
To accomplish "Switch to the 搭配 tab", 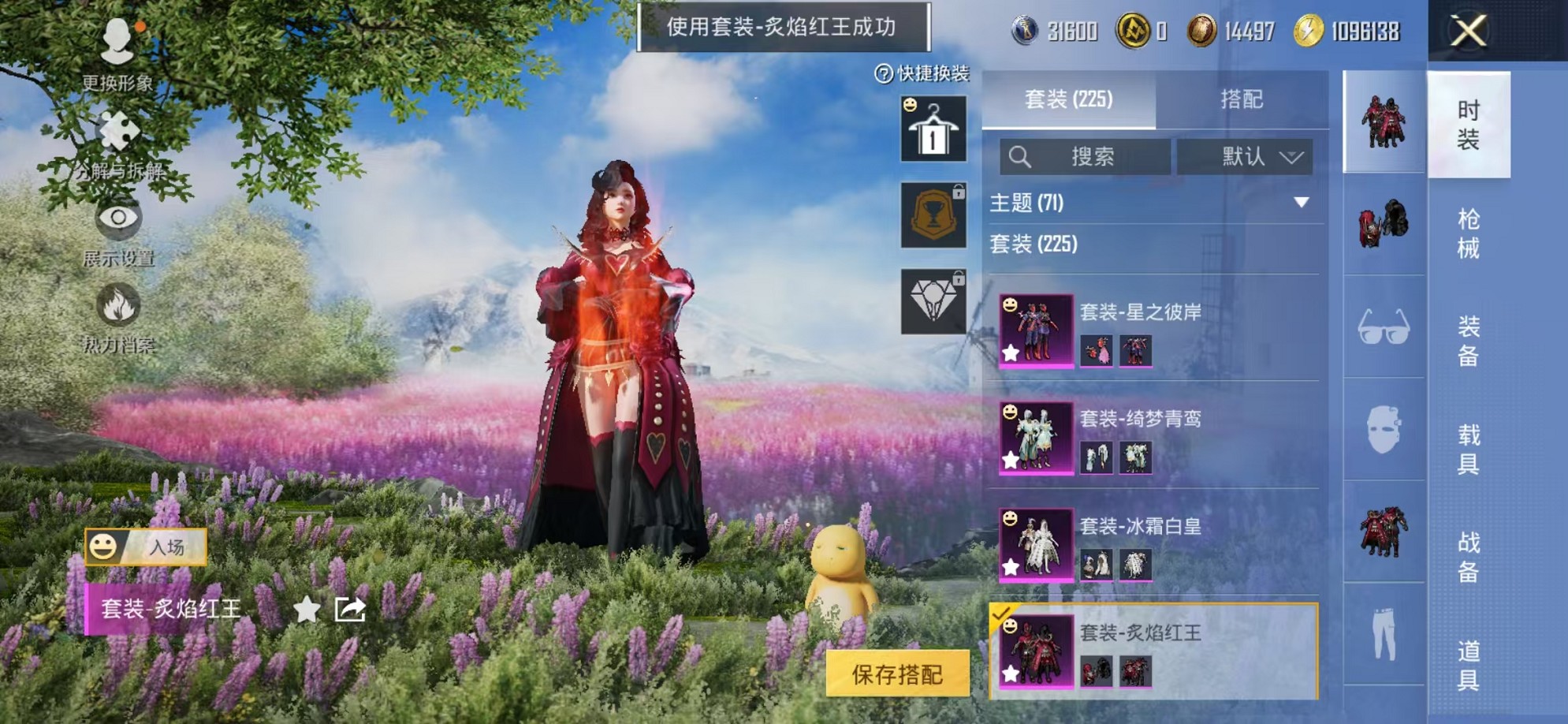I will point(1242,99).
